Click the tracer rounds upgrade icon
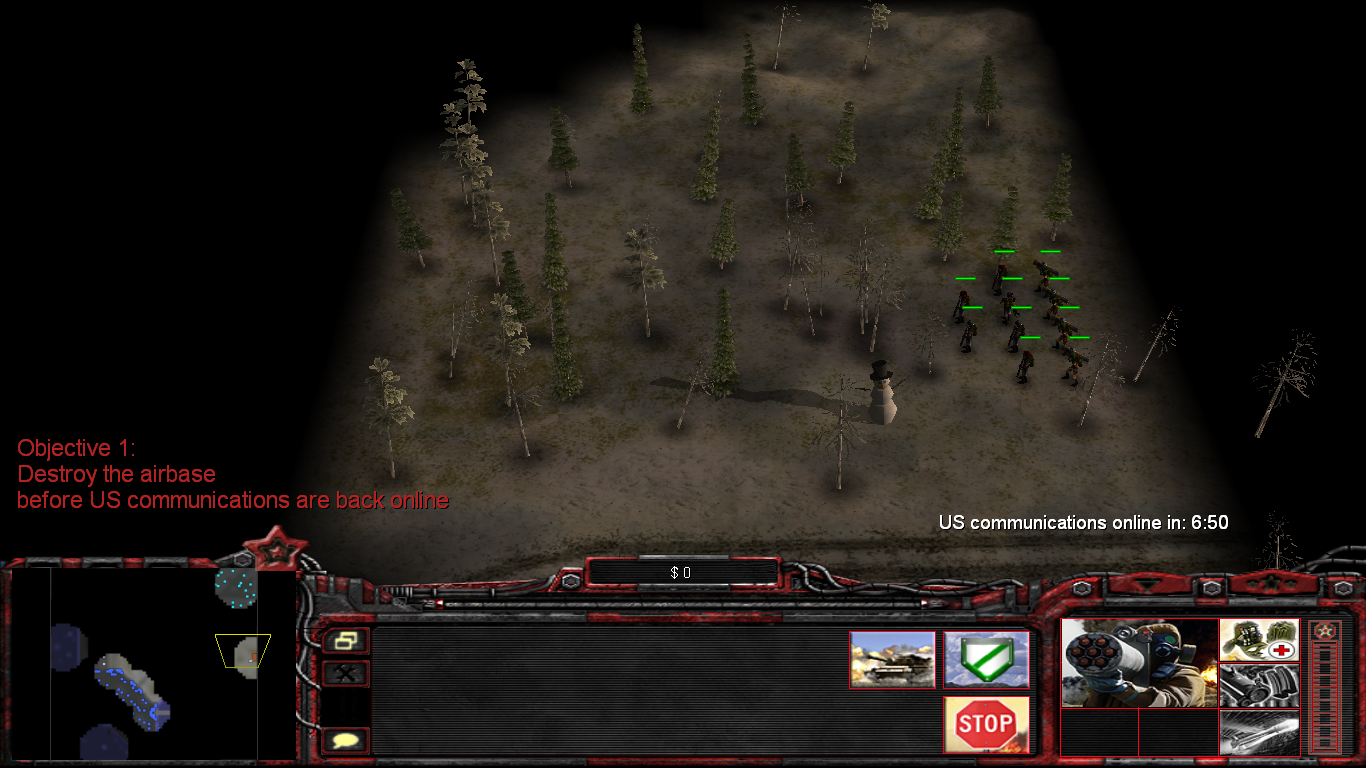1366x768 pixels. (1259, 733)
